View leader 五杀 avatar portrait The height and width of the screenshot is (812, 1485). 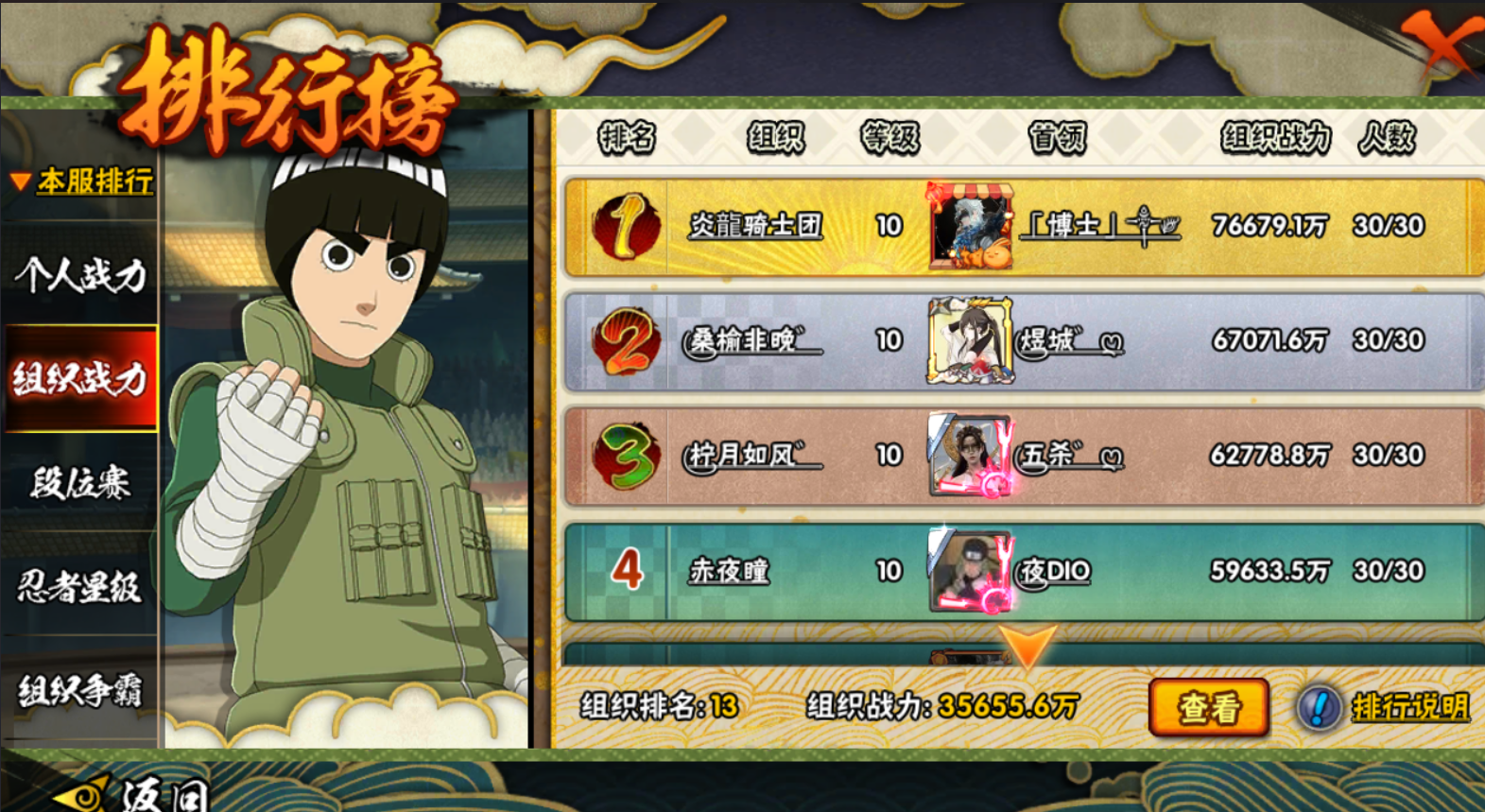[x=971, y=456]
